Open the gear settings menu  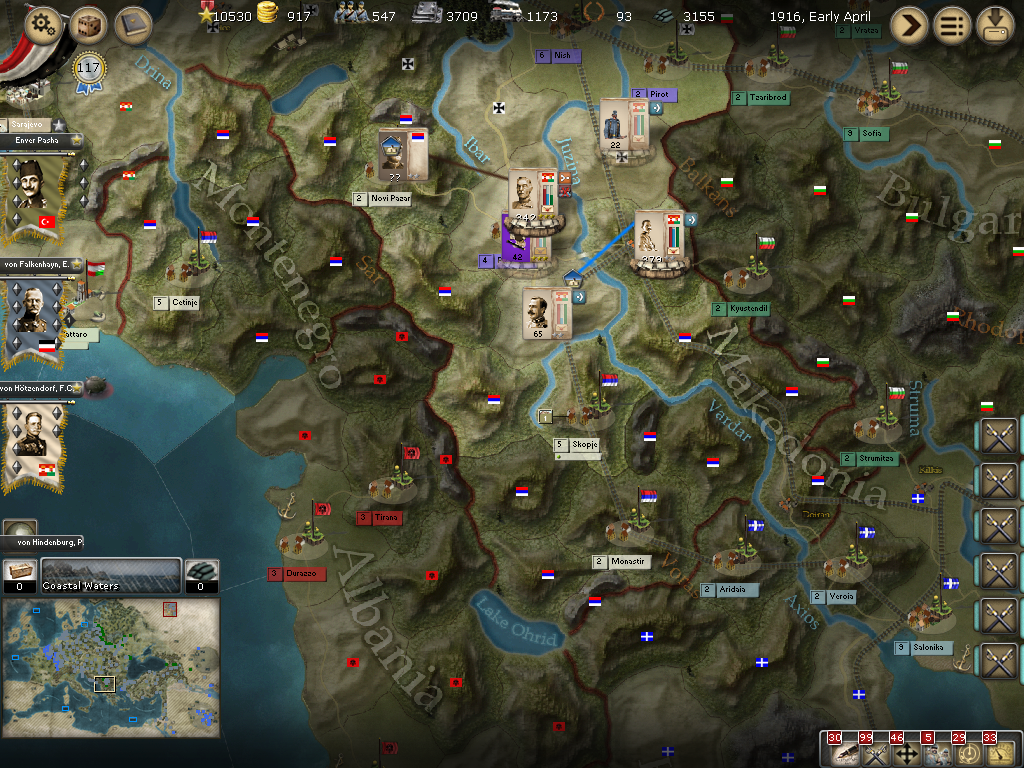pyautogui.click(x=42, y=25)
